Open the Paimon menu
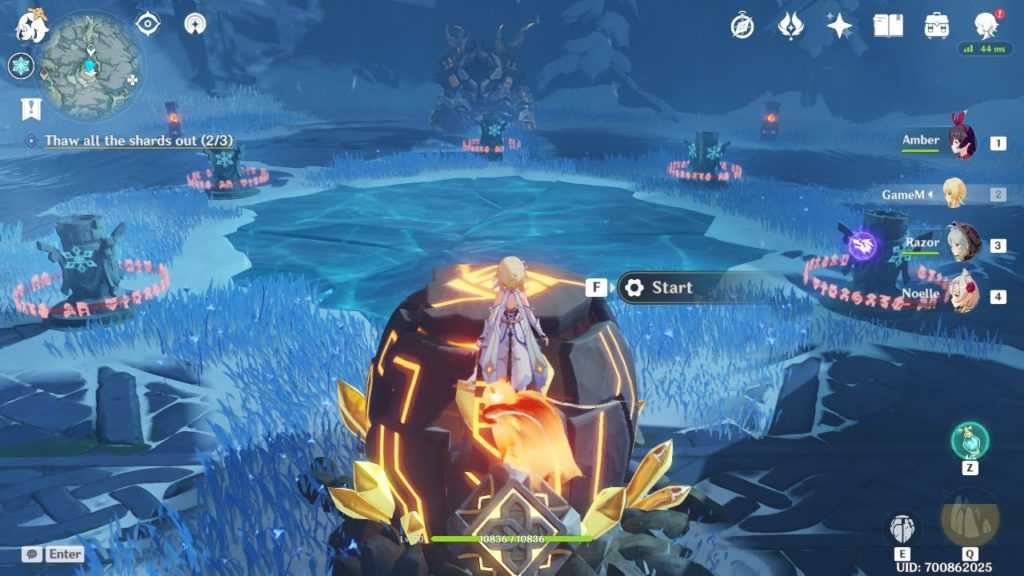 click(x=31, y=26)
